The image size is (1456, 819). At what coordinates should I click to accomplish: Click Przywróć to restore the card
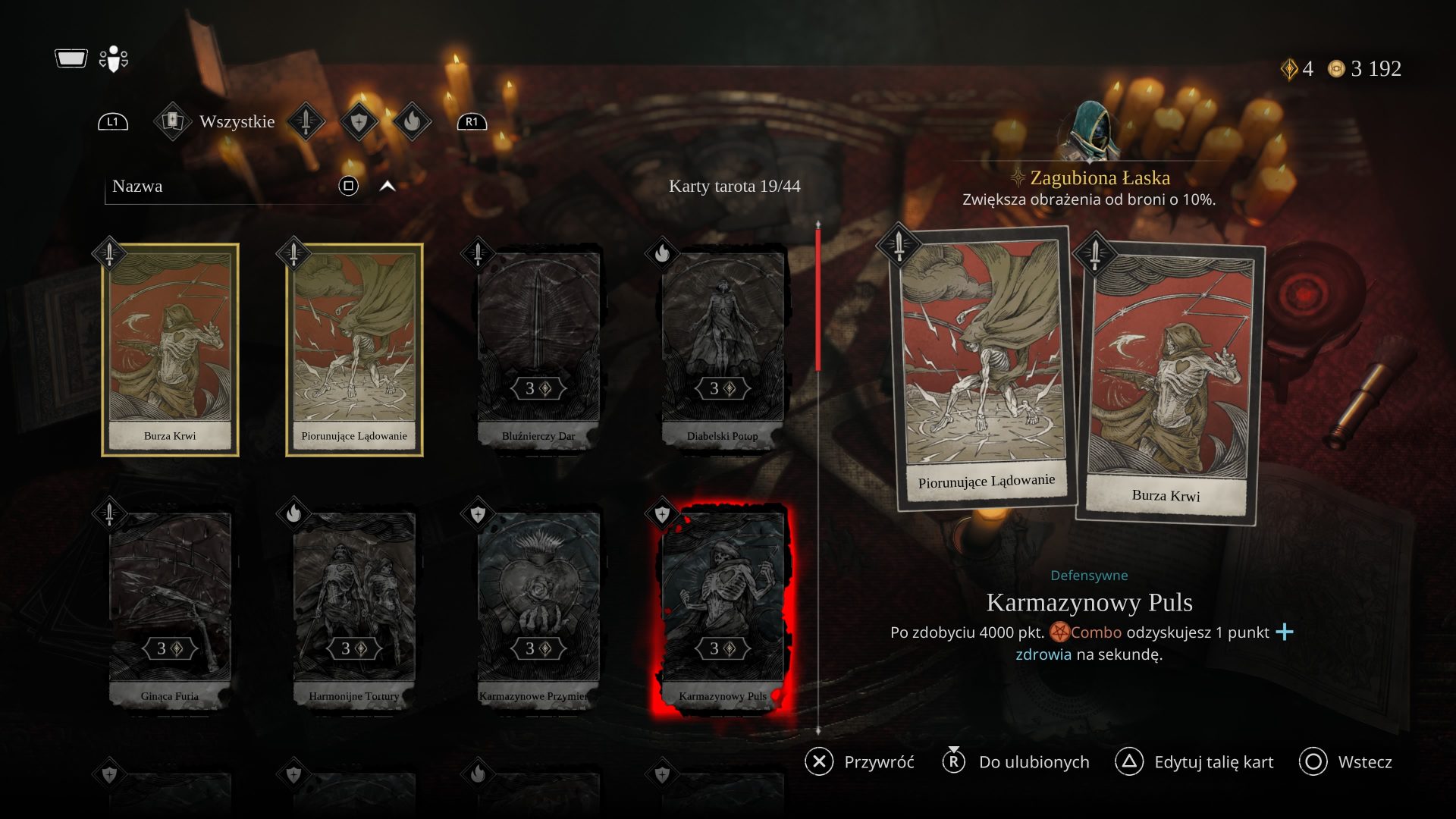(x=860, y=762)
